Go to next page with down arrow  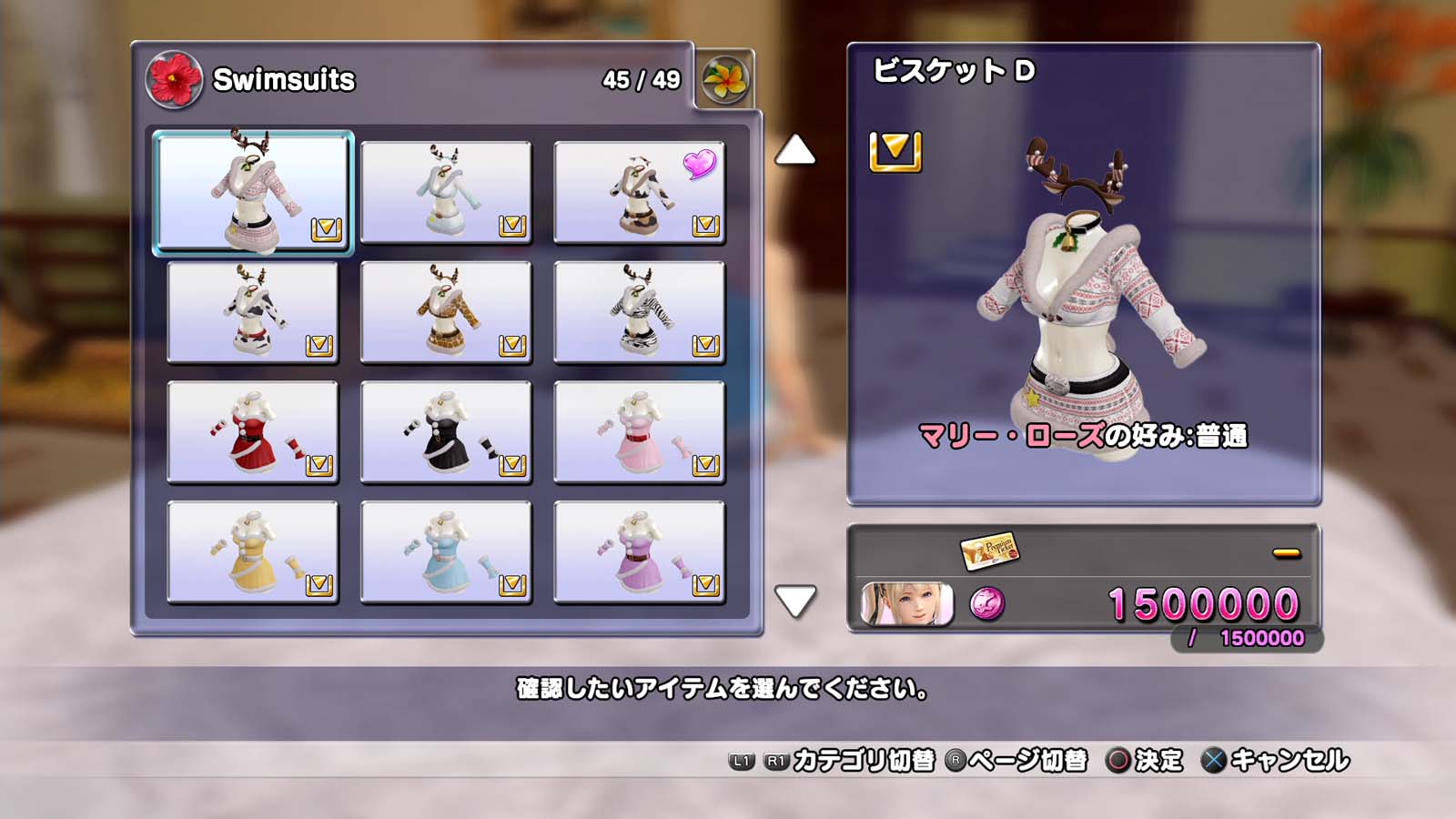(x=794, y=601)
